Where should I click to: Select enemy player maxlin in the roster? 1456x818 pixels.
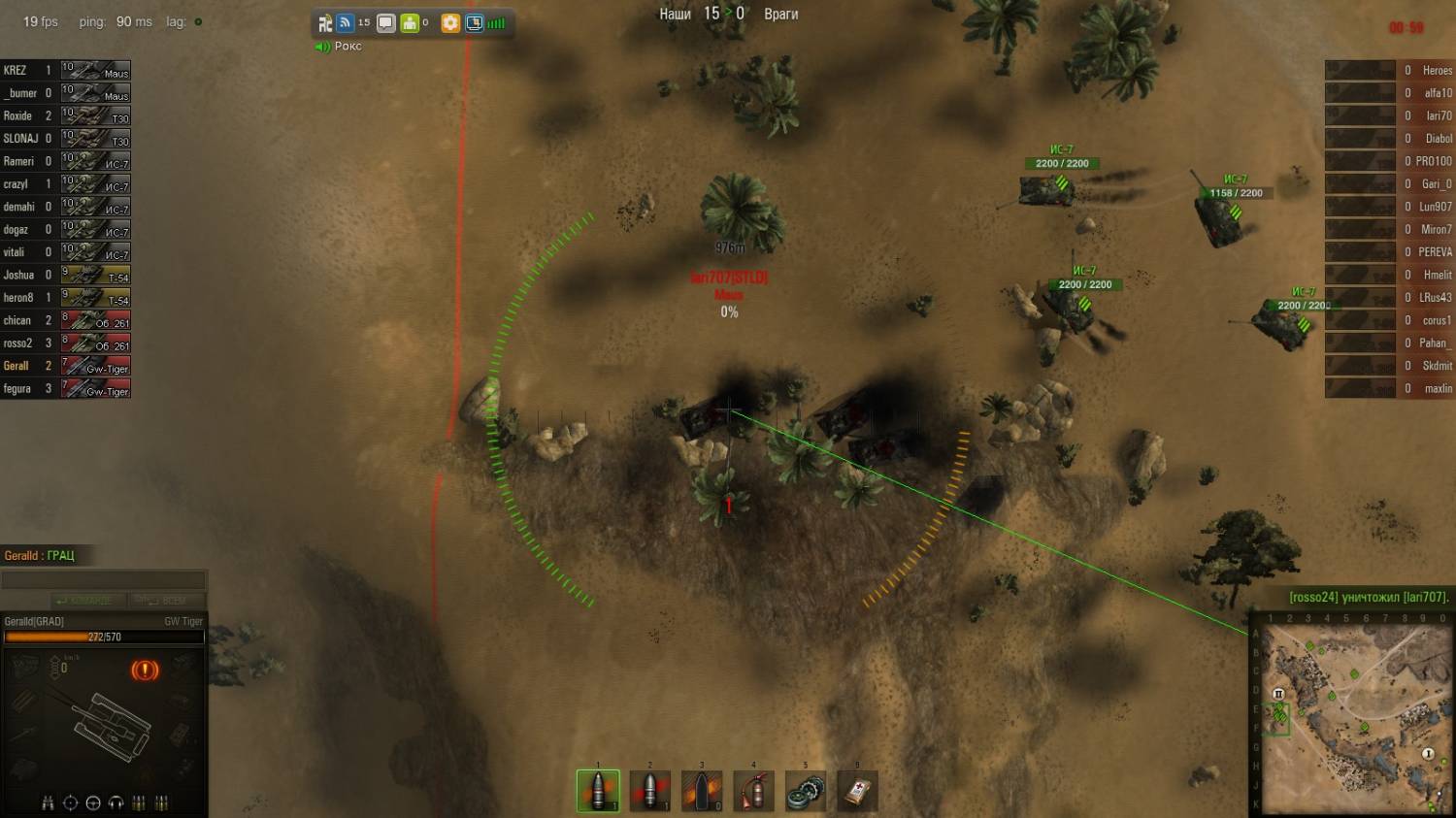(x=1390, y=389)
